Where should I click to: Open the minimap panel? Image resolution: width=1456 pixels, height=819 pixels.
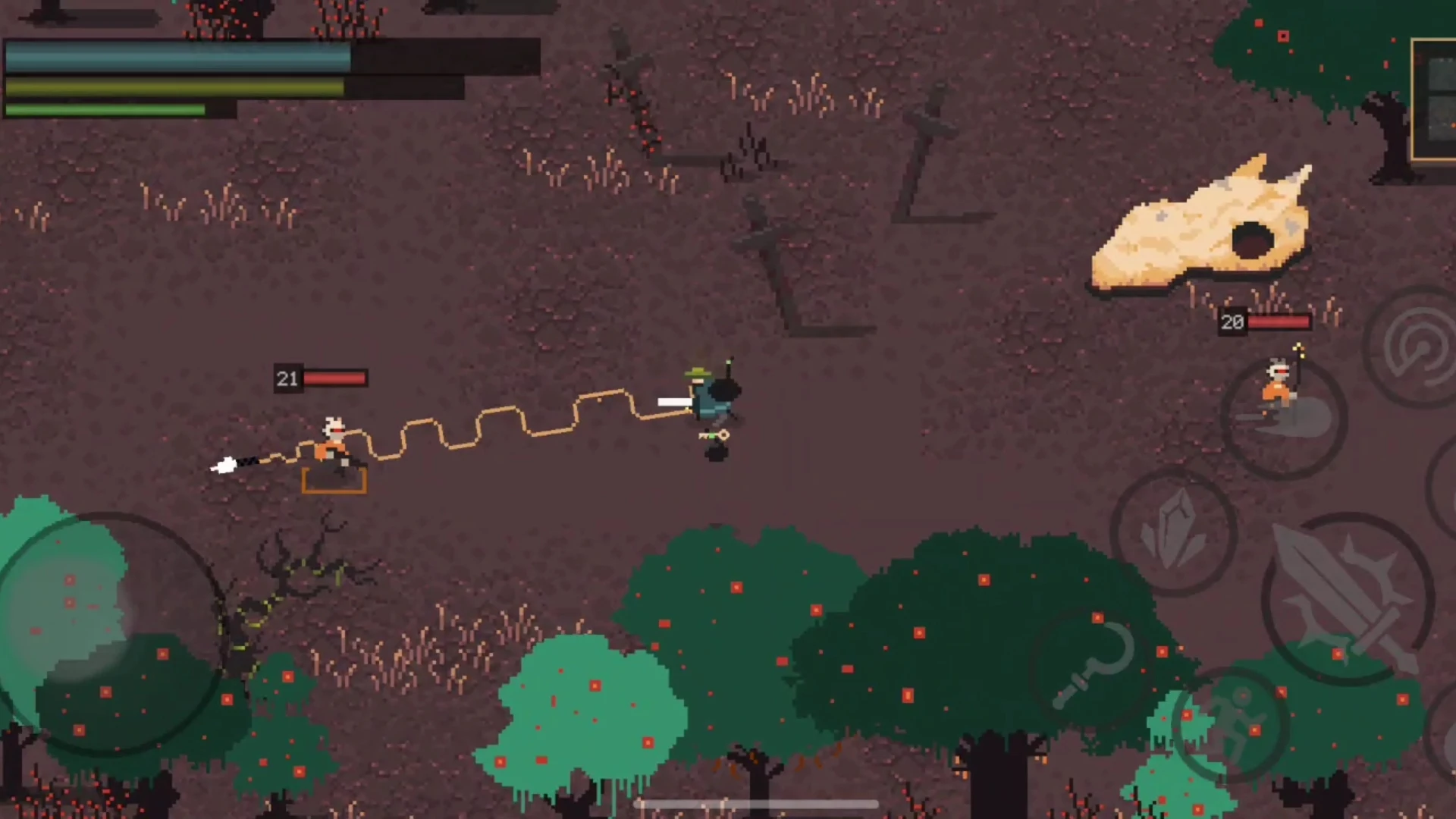[1434, 100]
